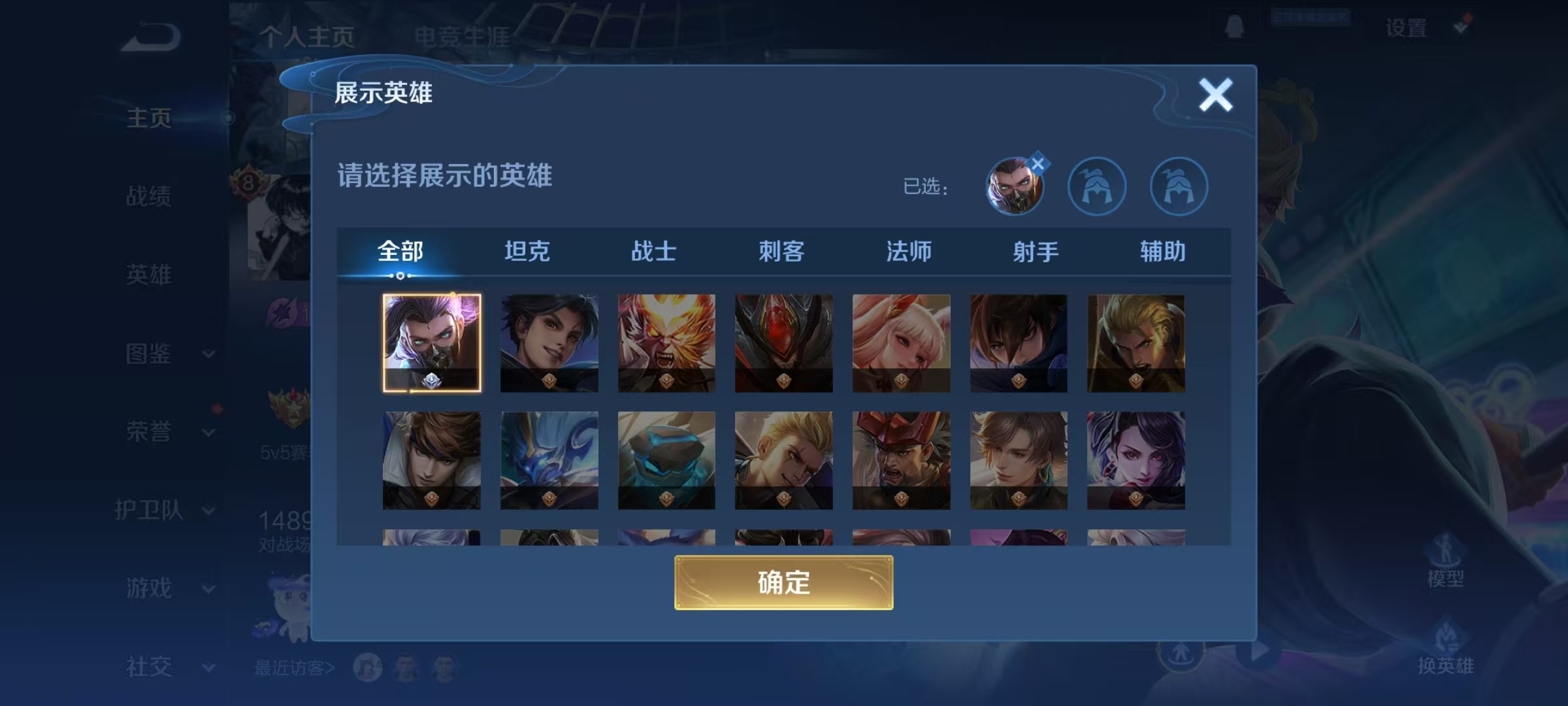This screenshot has width=1568, height=706.
Task: Click the notification bell icon at top right
Action: click(x=1234, y=27)
